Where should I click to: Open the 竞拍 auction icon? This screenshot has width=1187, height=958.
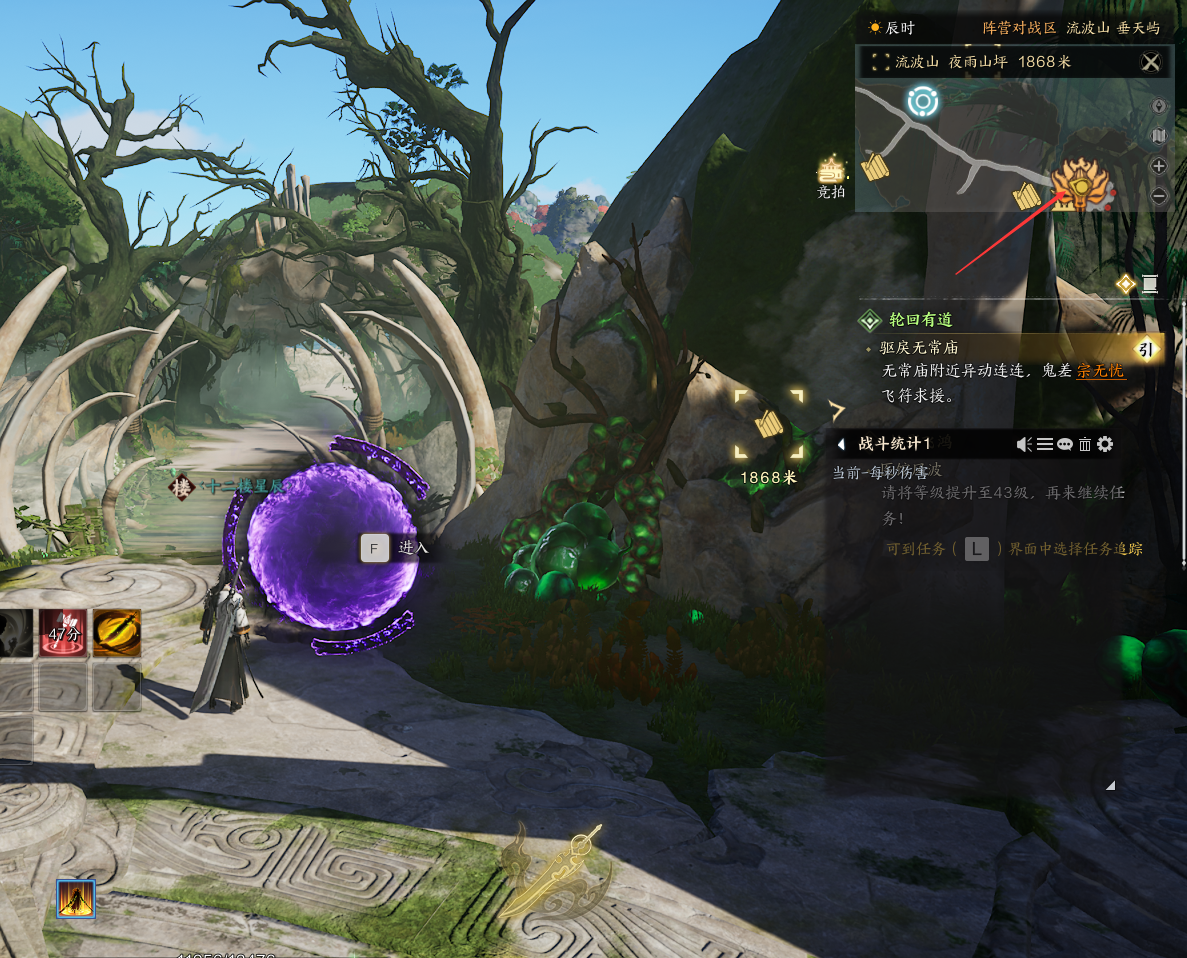[831, 174]
